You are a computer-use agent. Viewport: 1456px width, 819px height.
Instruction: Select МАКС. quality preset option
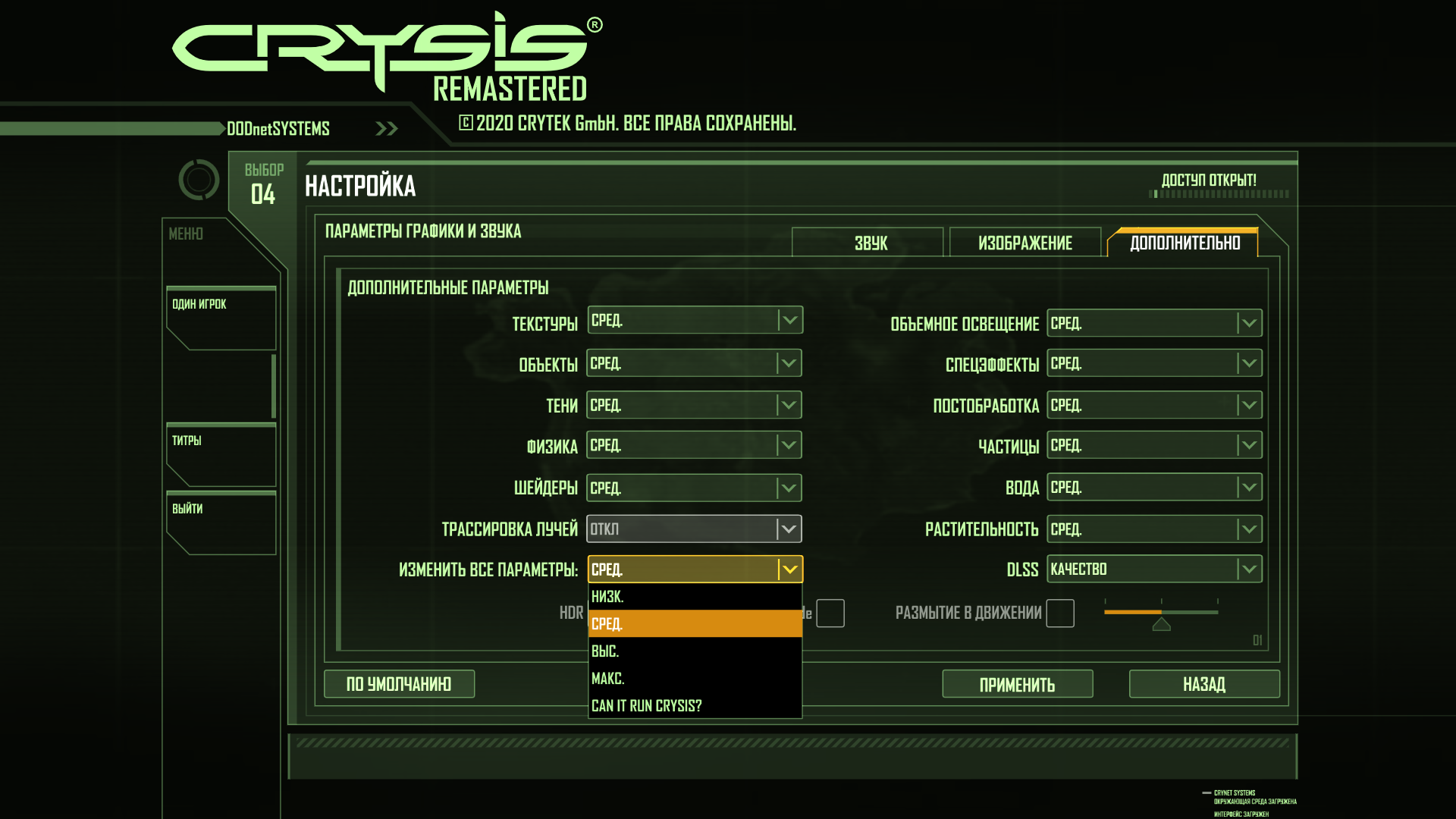(x=694, y=679)
